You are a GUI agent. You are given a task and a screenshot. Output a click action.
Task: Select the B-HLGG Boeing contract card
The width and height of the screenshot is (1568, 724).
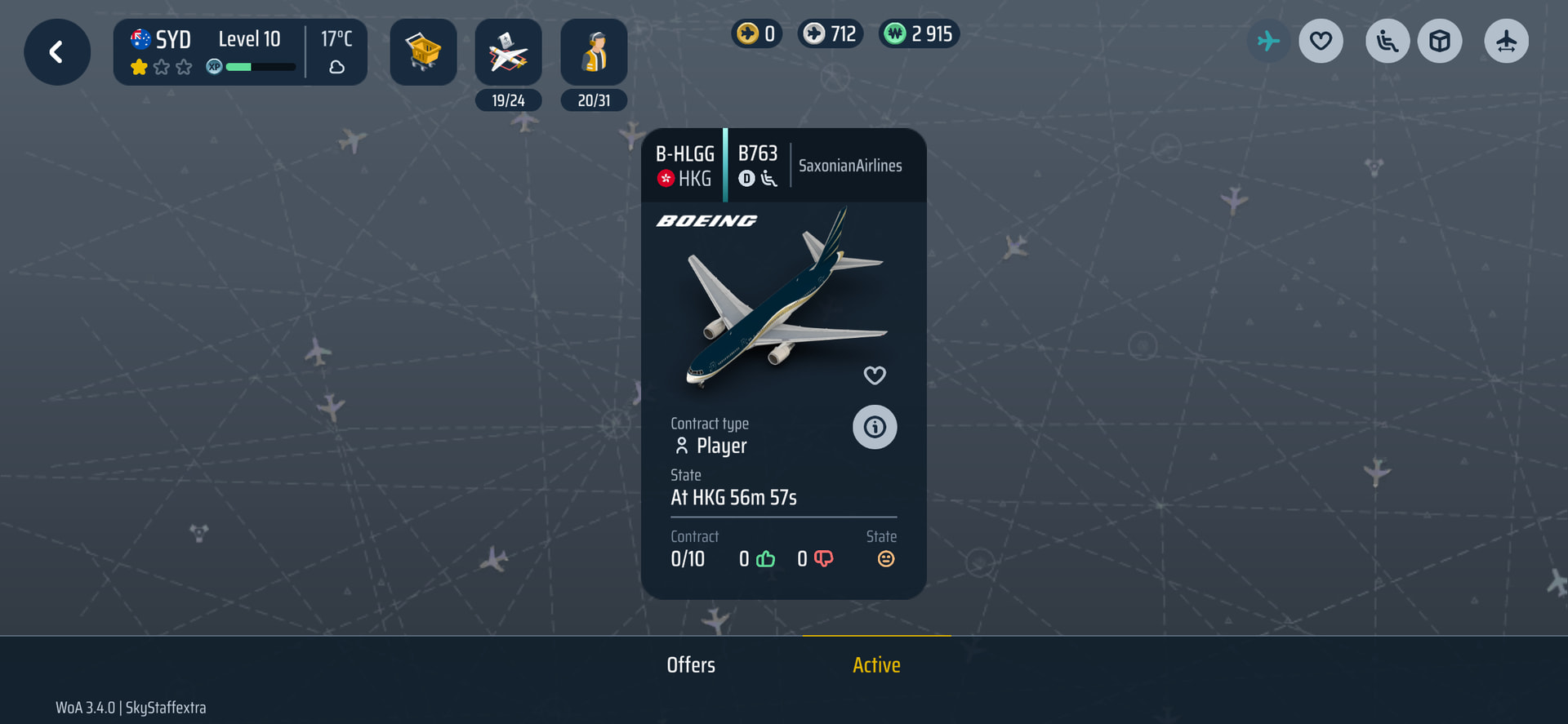coord(782,302)
